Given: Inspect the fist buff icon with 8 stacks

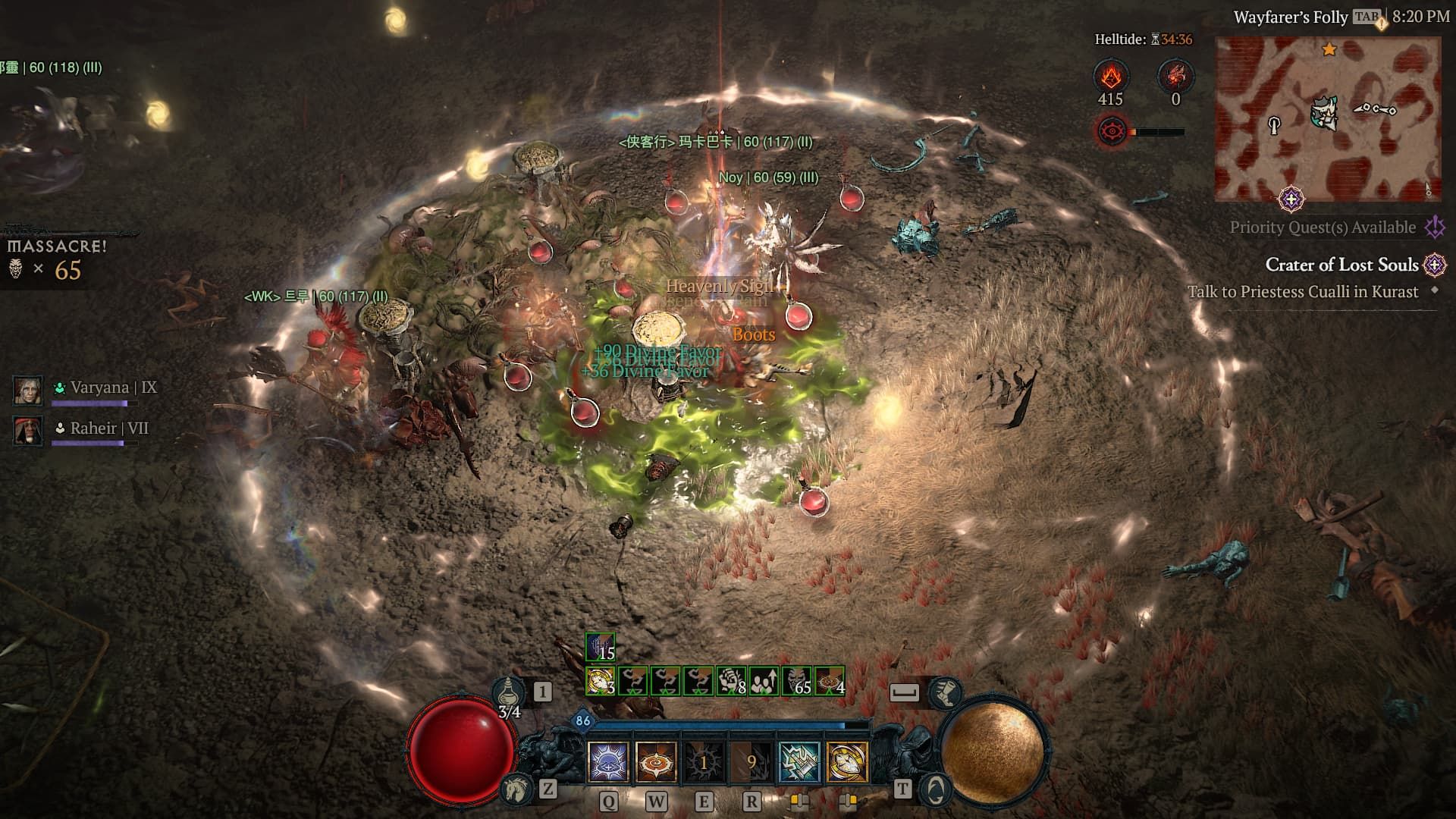Looking at the screenshot, I should pyautogui.click(x=732, y=681).
